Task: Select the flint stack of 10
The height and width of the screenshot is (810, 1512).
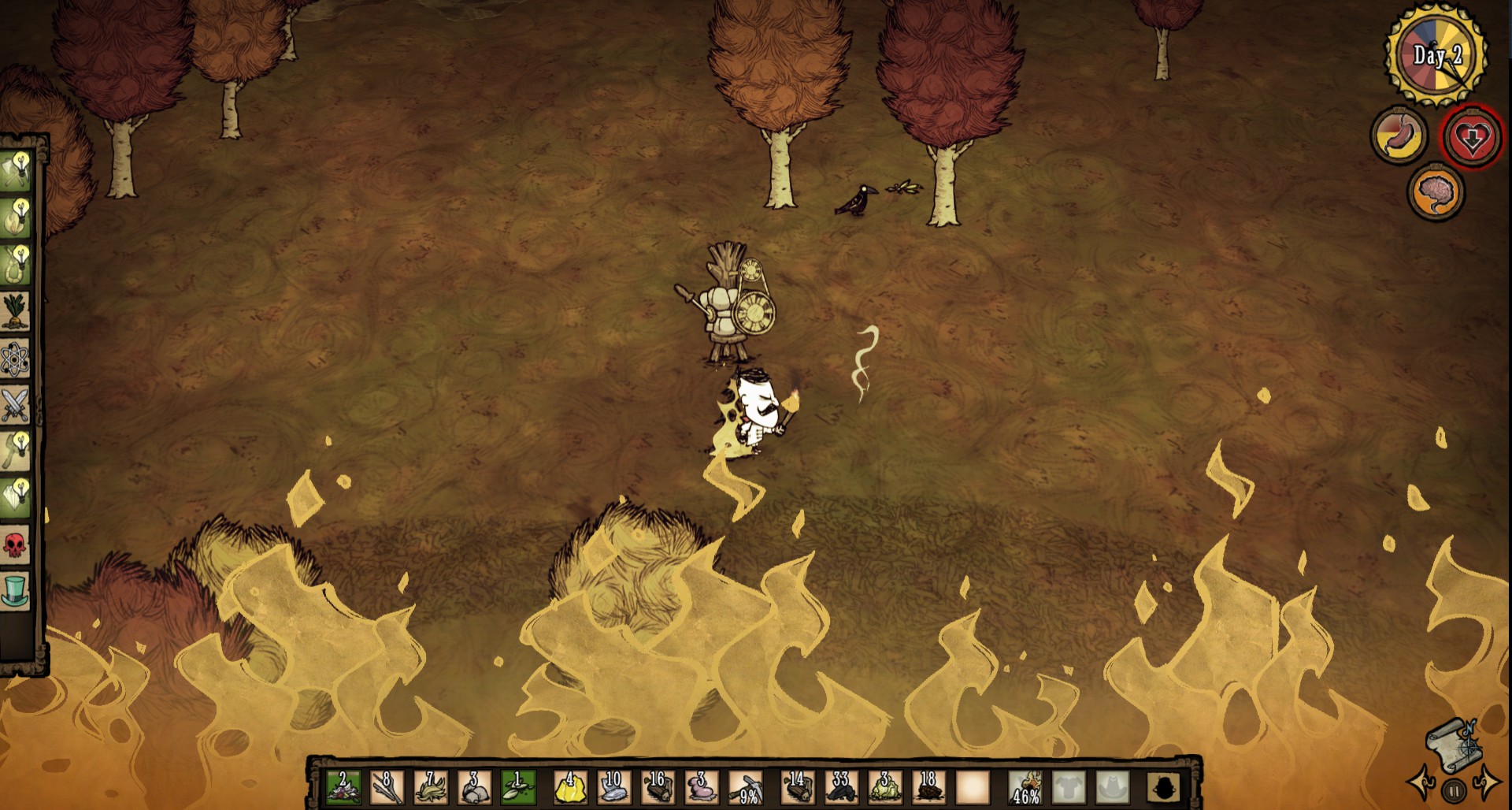Action: [x=613, y=787]
